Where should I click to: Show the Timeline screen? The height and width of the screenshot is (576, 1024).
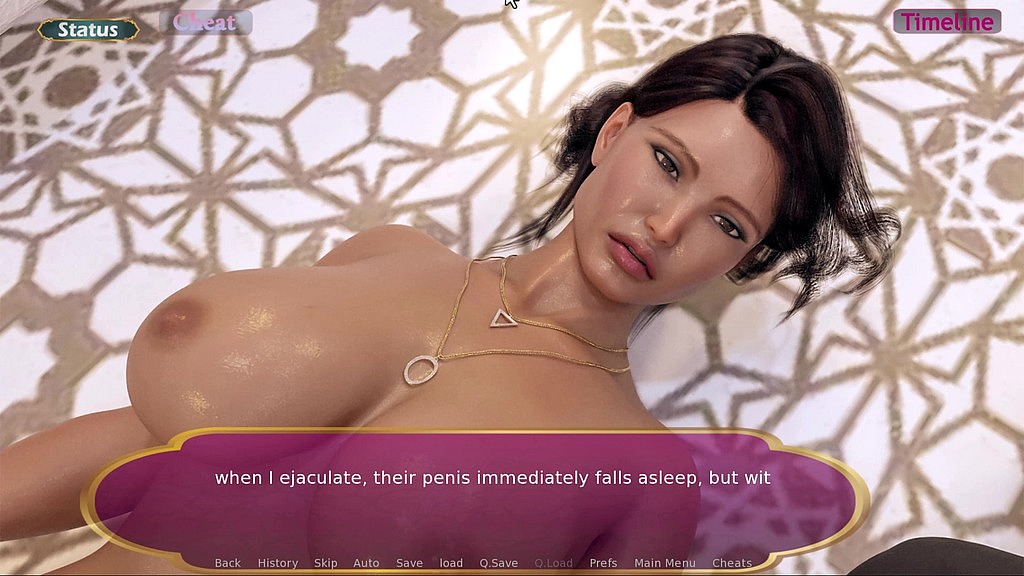click(x=946, y=22)
